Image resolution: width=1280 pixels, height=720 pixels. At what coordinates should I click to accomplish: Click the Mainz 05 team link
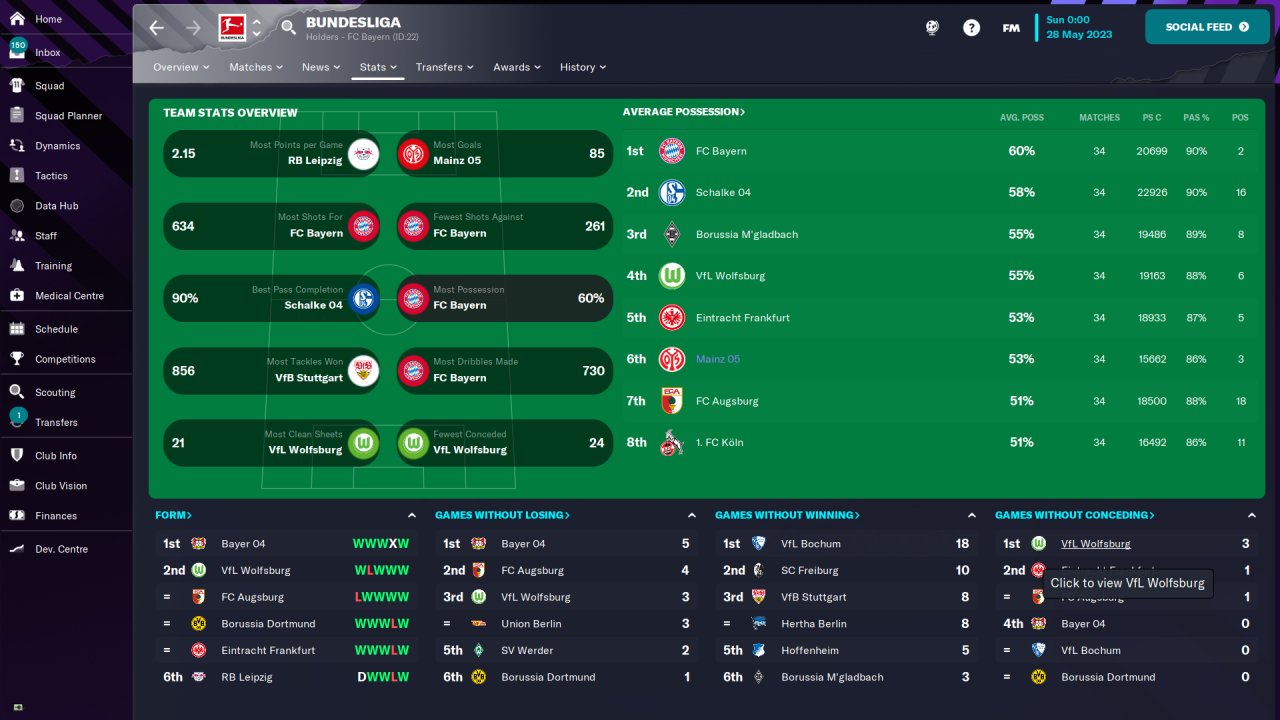coord(717,359)
